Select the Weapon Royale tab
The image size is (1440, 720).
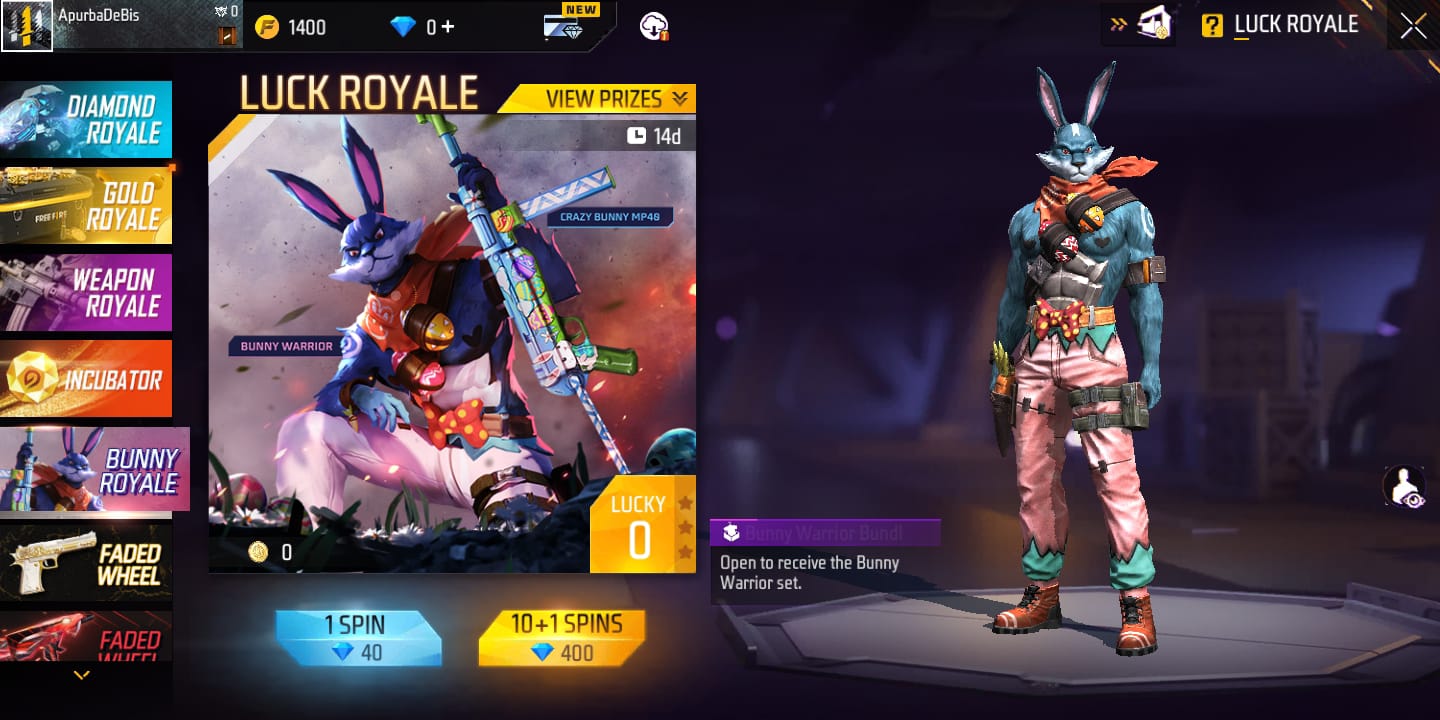(x=86, y=292)
